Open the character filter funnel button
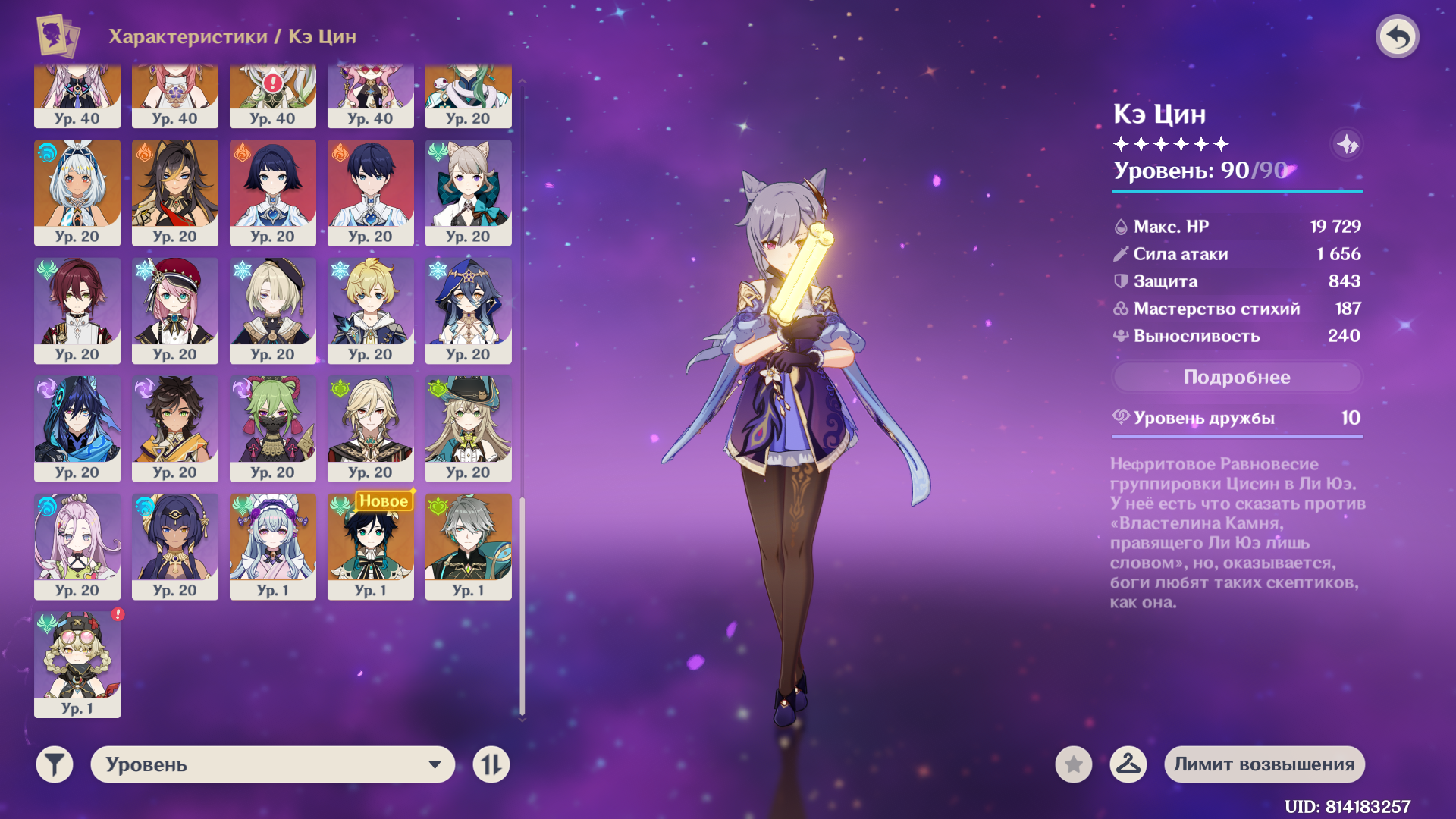 tap(55, 764)
